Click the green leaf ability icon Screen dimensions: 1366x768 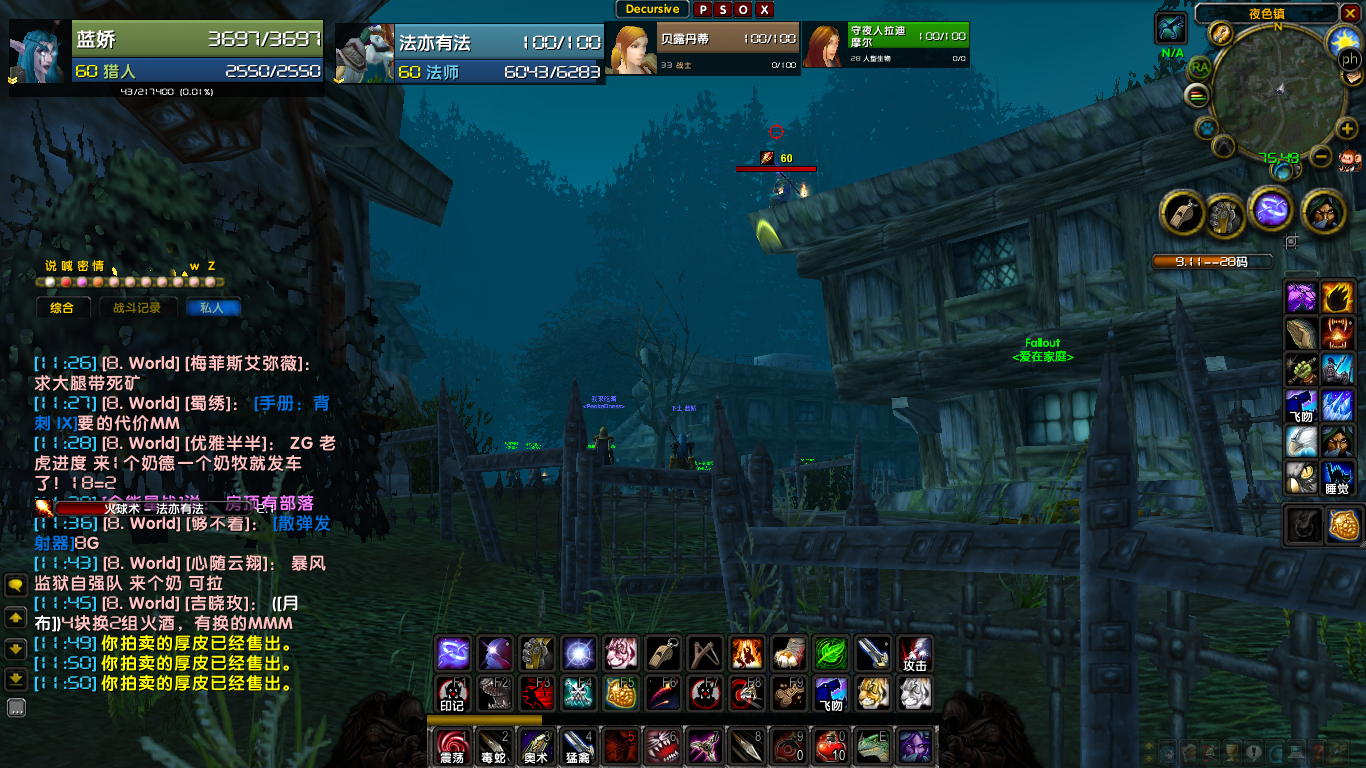click(x=830, y=653)
